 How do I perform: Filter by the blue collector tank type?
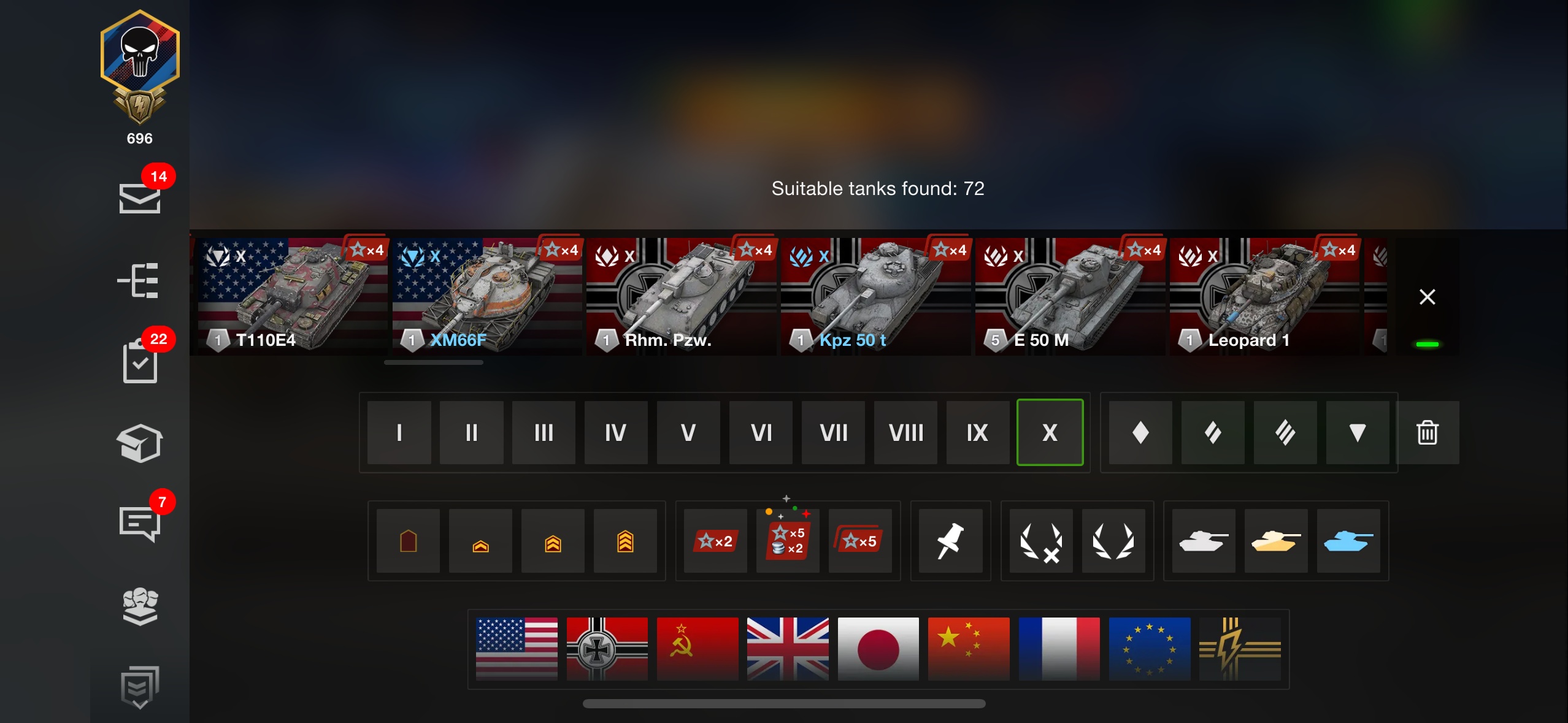(1348, 541)
